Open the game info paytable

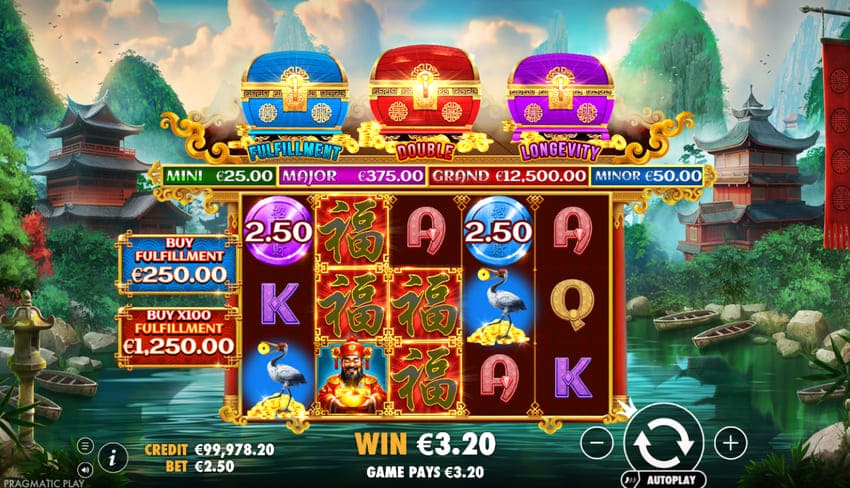click(x=114, y=458)
